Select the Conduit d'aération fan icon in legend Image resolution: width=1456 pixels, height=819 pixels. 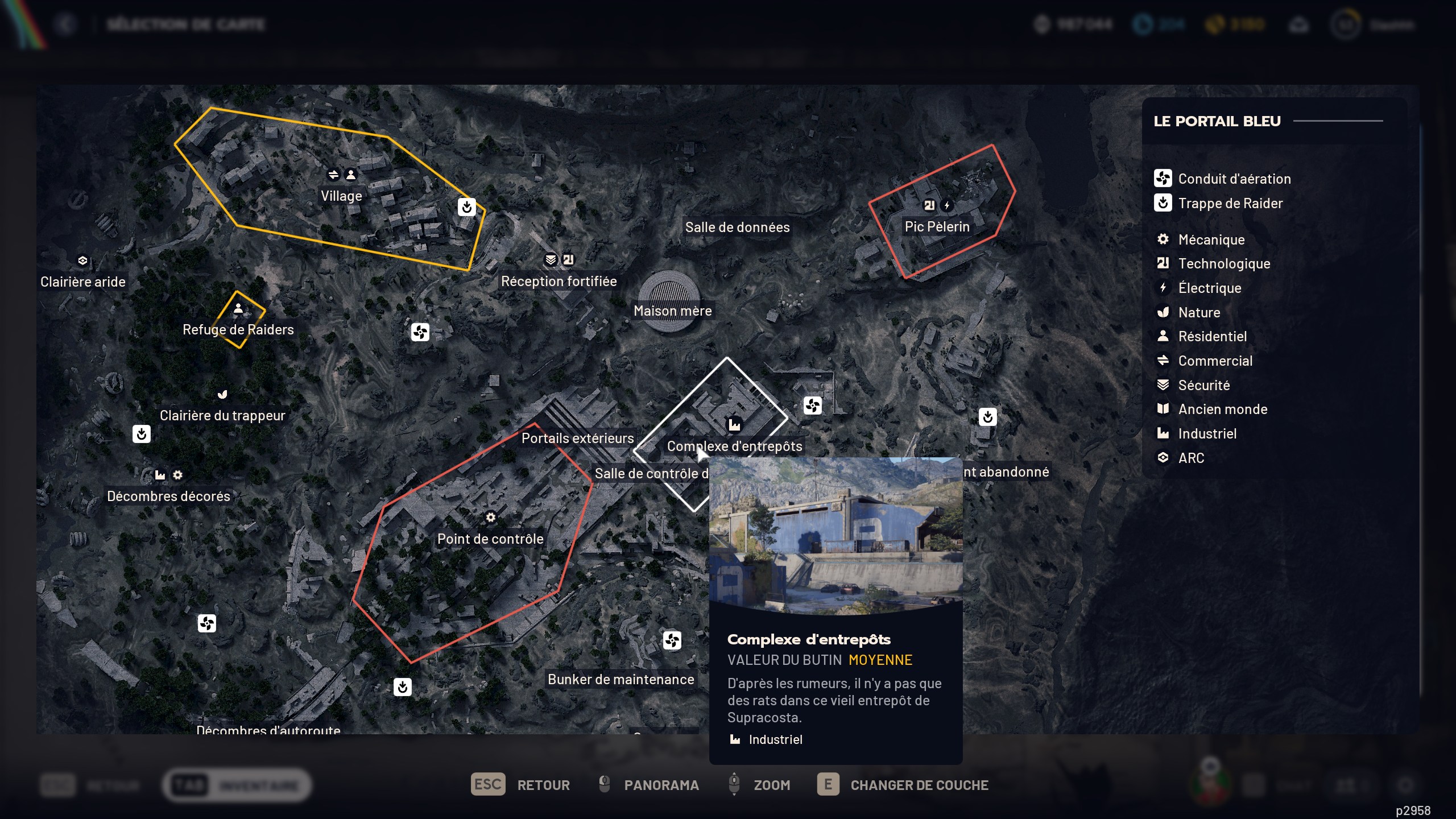[x=1164, y=178]
